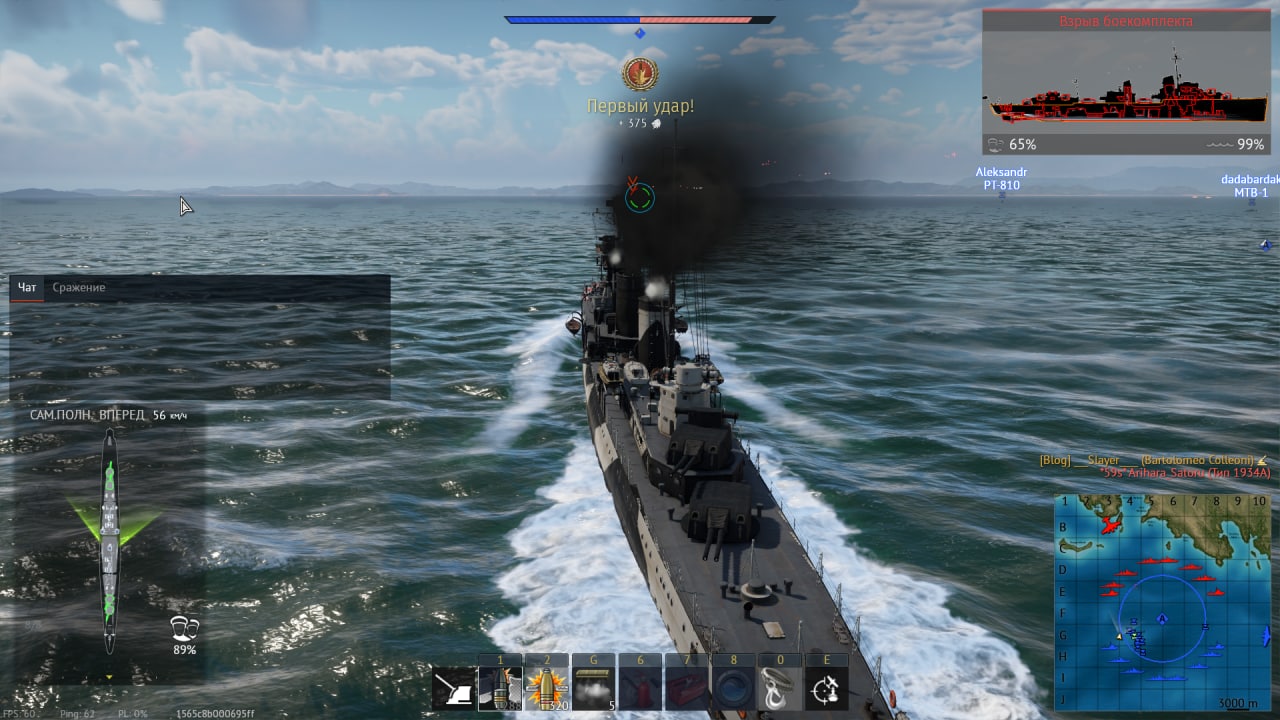
Task: Select the explosive shell slot with 320 rounds
Action: (x=546, y=689)
